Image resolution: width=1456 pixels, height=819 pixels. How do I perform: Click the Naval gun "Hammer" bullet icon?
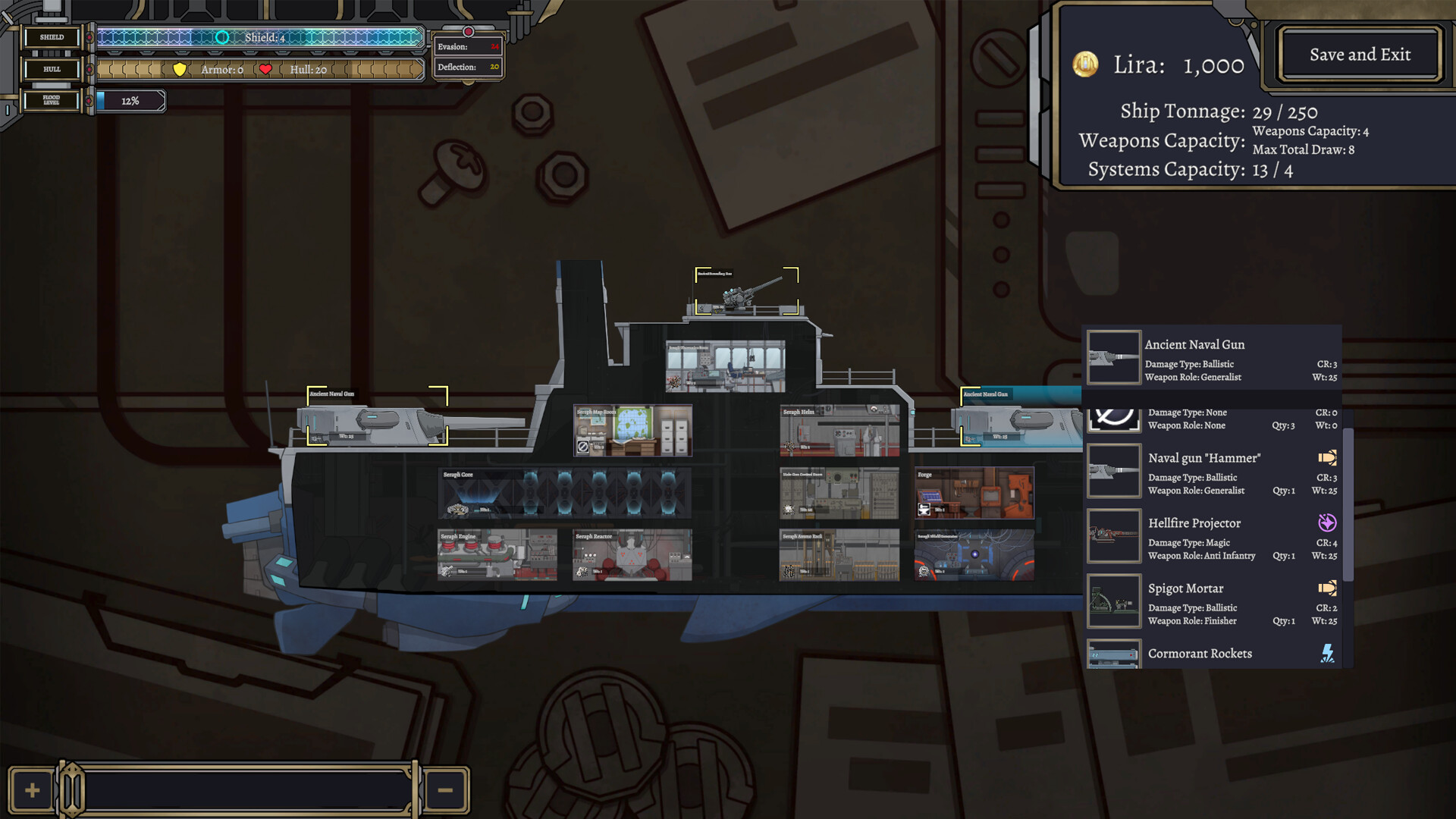(1327, 457)
